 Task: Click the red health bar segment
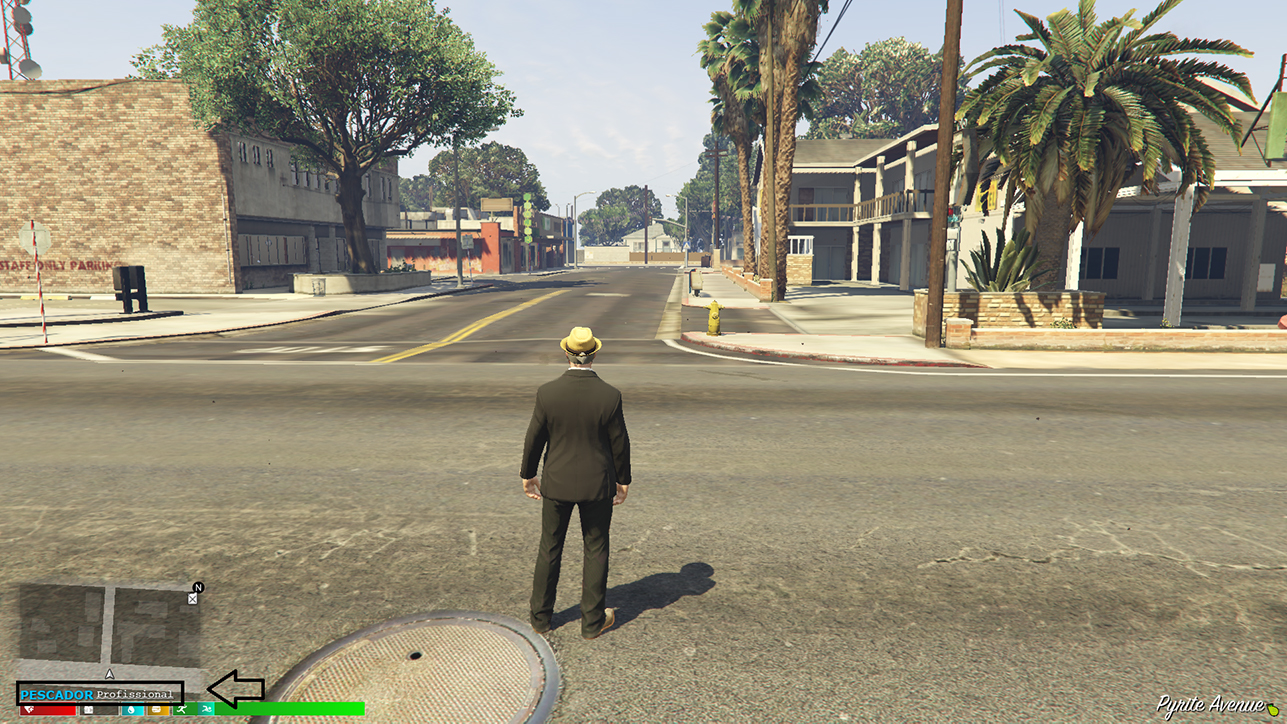click(x=50, y=711)
